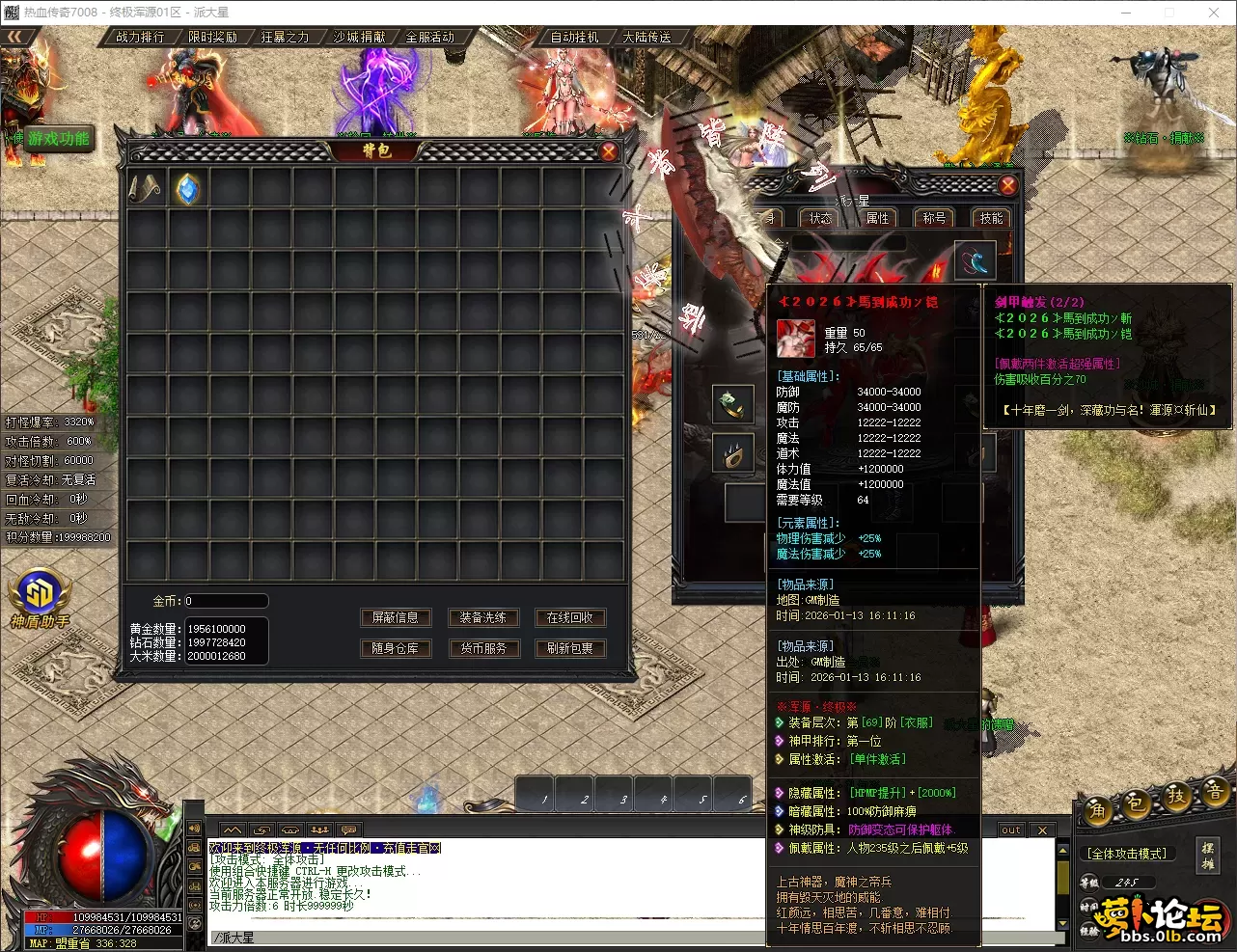1237x952 pixels.
Task: Close the character equipment panel
Action: 1007,185
